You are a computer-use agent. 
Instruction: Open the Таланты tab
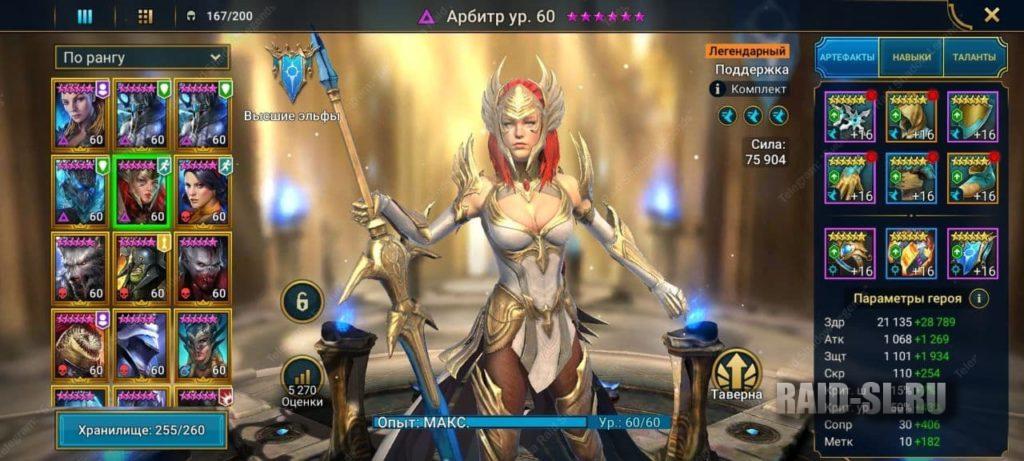(x=973, y=57)
